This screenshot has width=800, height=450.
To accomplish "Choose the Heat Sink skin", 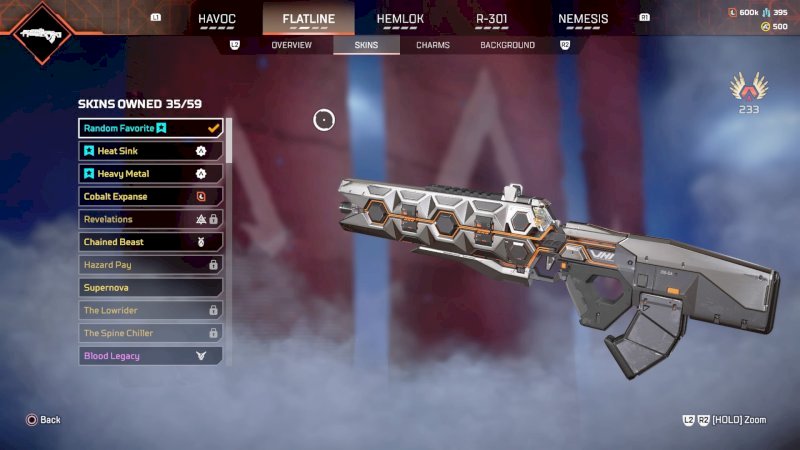I will (x=150, y=151).
